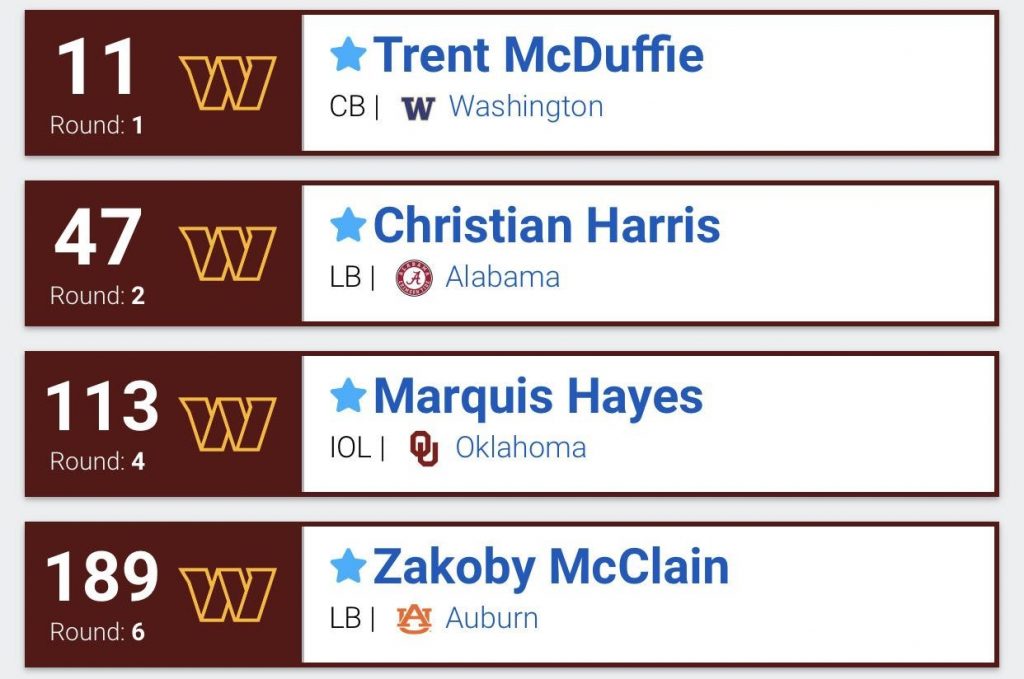The width and height of the screenshot is (1024, 679).
Task: Select the pick 11 team logo
Action: click(x=227, y=83)
